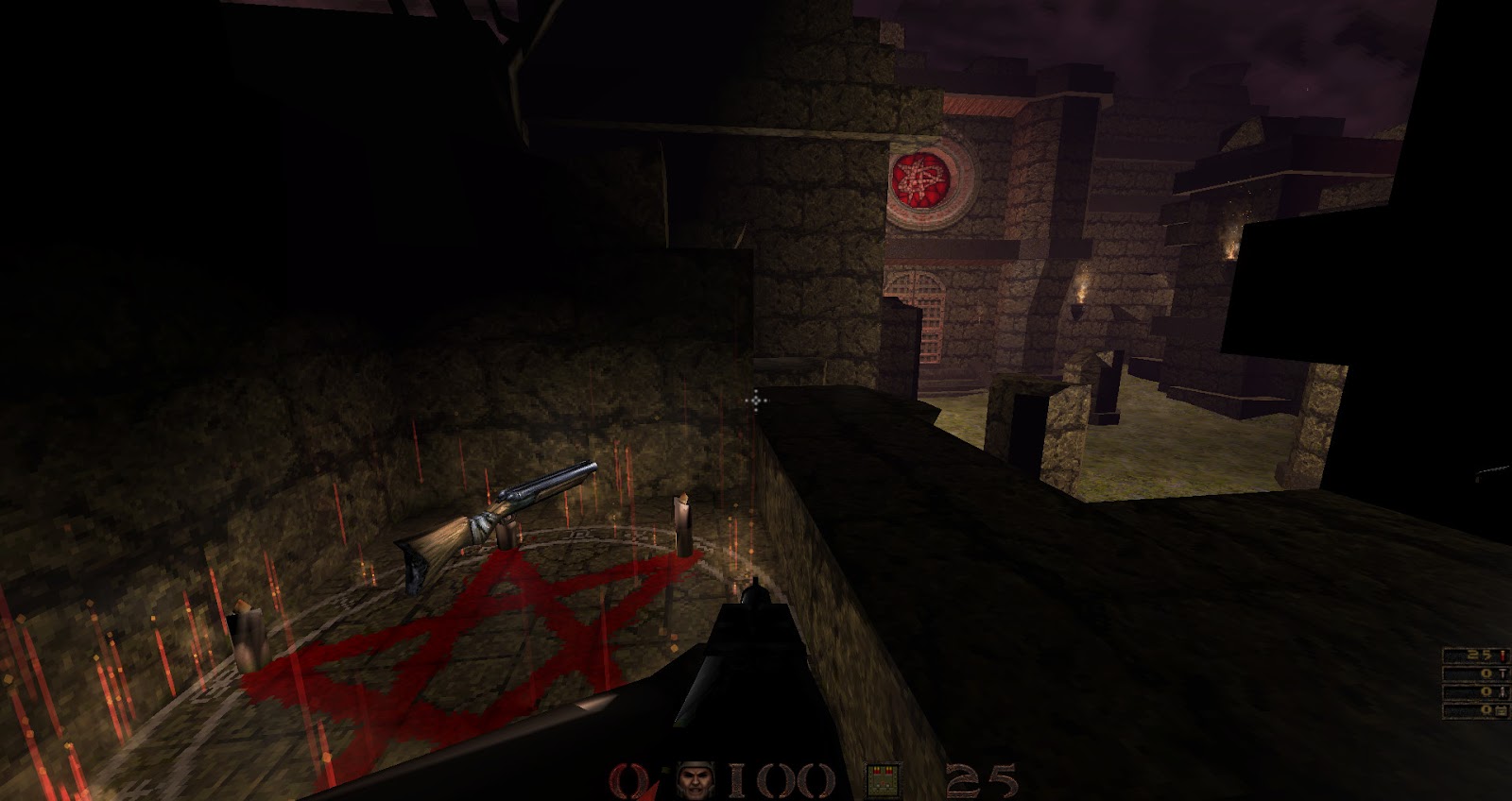Click the crosshair at the screen center
The image size is (1512, 801).
tap(756, 402)
